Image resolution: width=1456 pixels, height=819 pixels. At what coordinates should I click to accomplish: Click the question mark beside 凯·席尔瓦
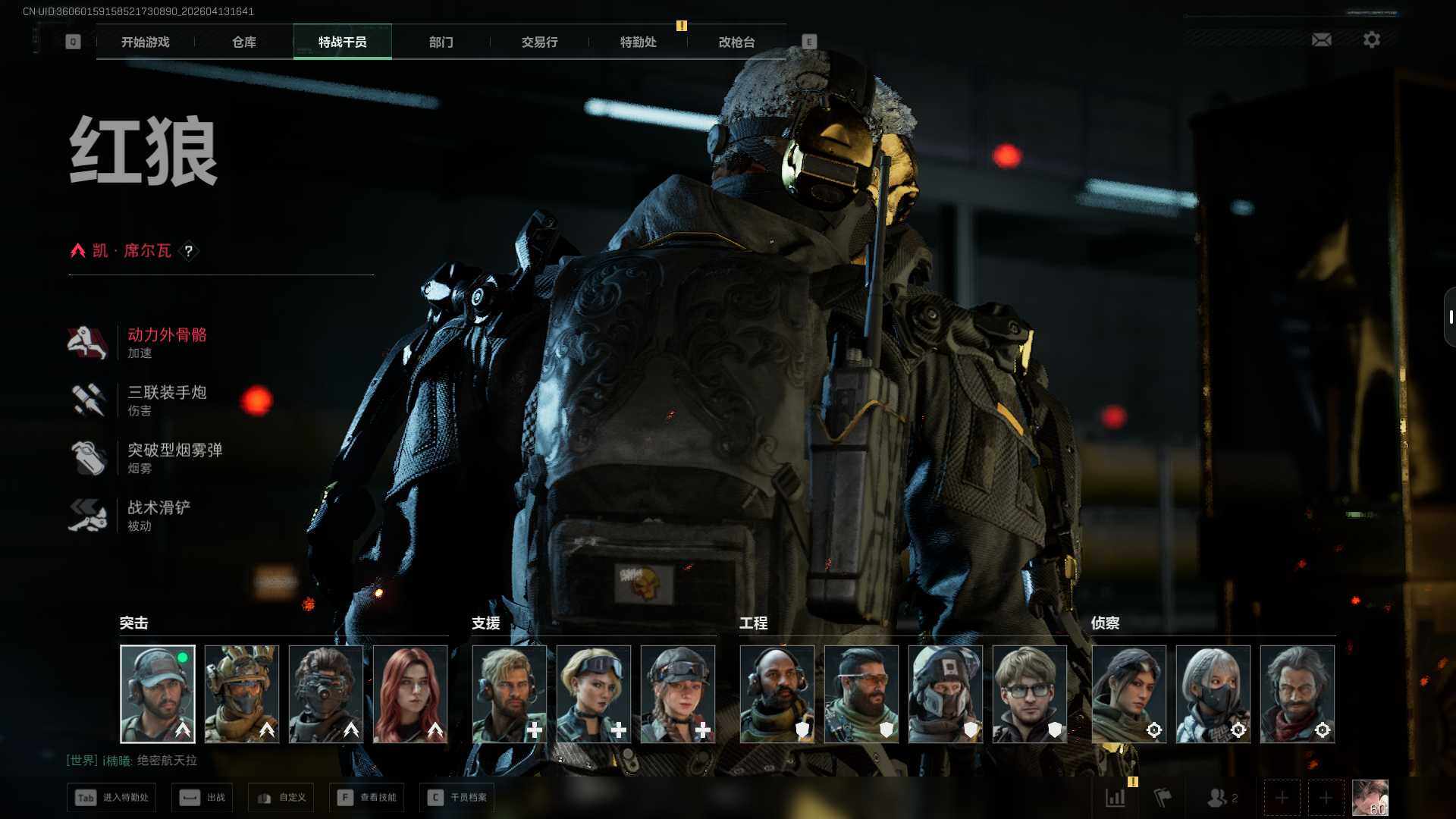coord(189,251)
